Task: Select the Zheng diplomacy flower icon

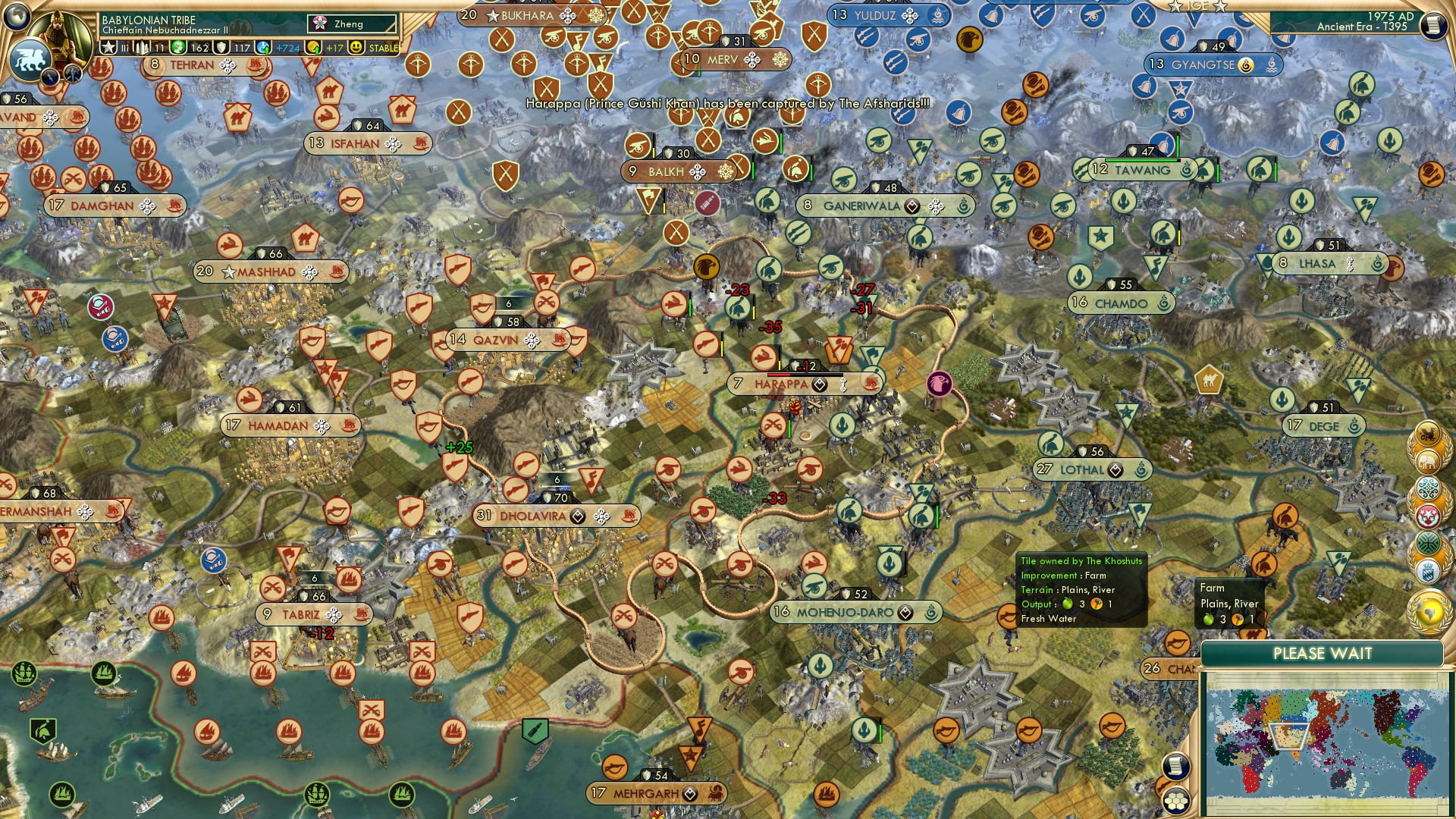Action: [x=318, y=22]
